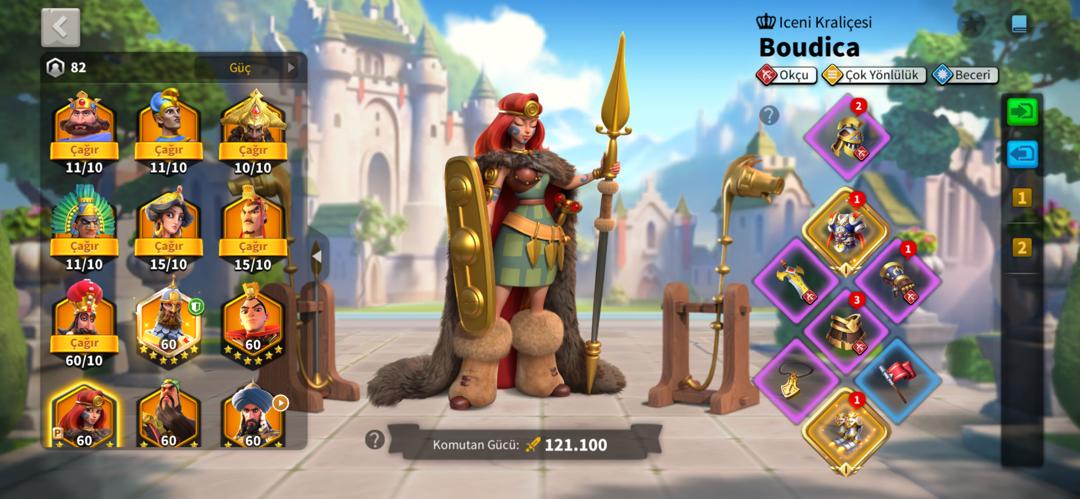This screenshot has width=1080, height=499.
Task: Choose the feathered headdress commander
Action: pyautogui.click(x=84, y=228)
